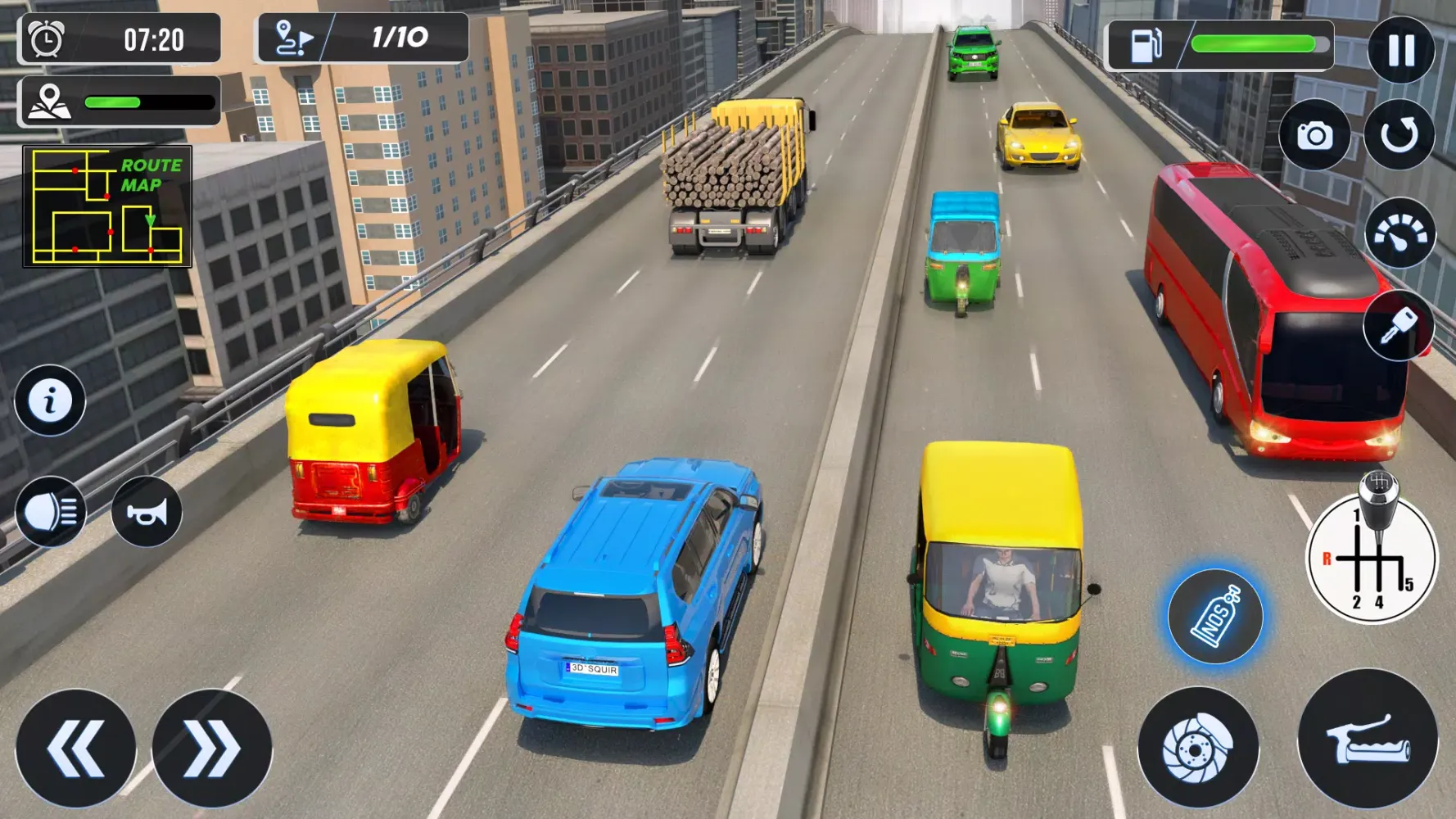This screenshot has width=1456, height=819.
Task: Tap the car key ignition button
Action: [1398, 326]
